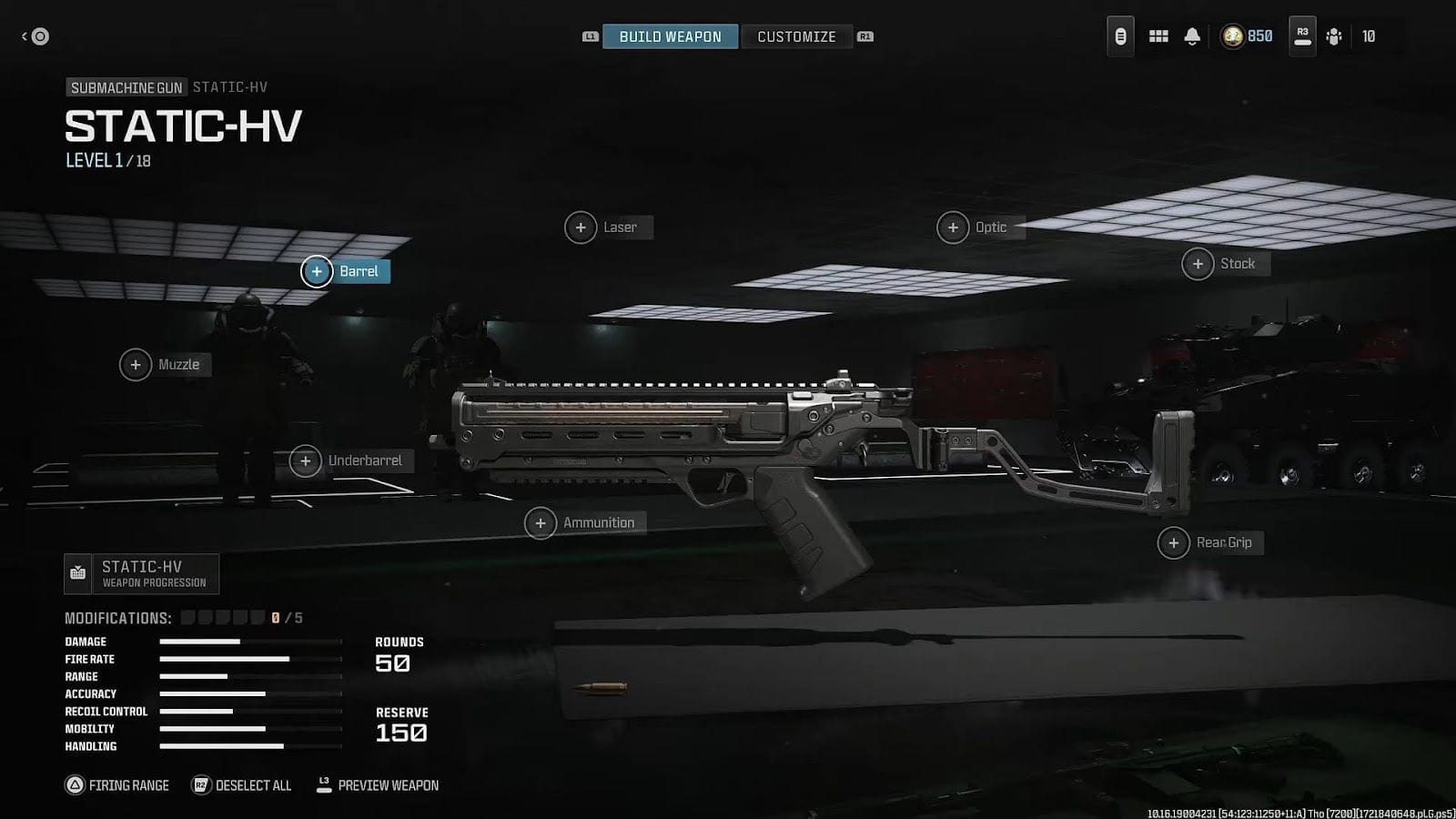Viewport: 1456px width, 819px height.
Task: Activate Deselect All
Action: (242, 784)
